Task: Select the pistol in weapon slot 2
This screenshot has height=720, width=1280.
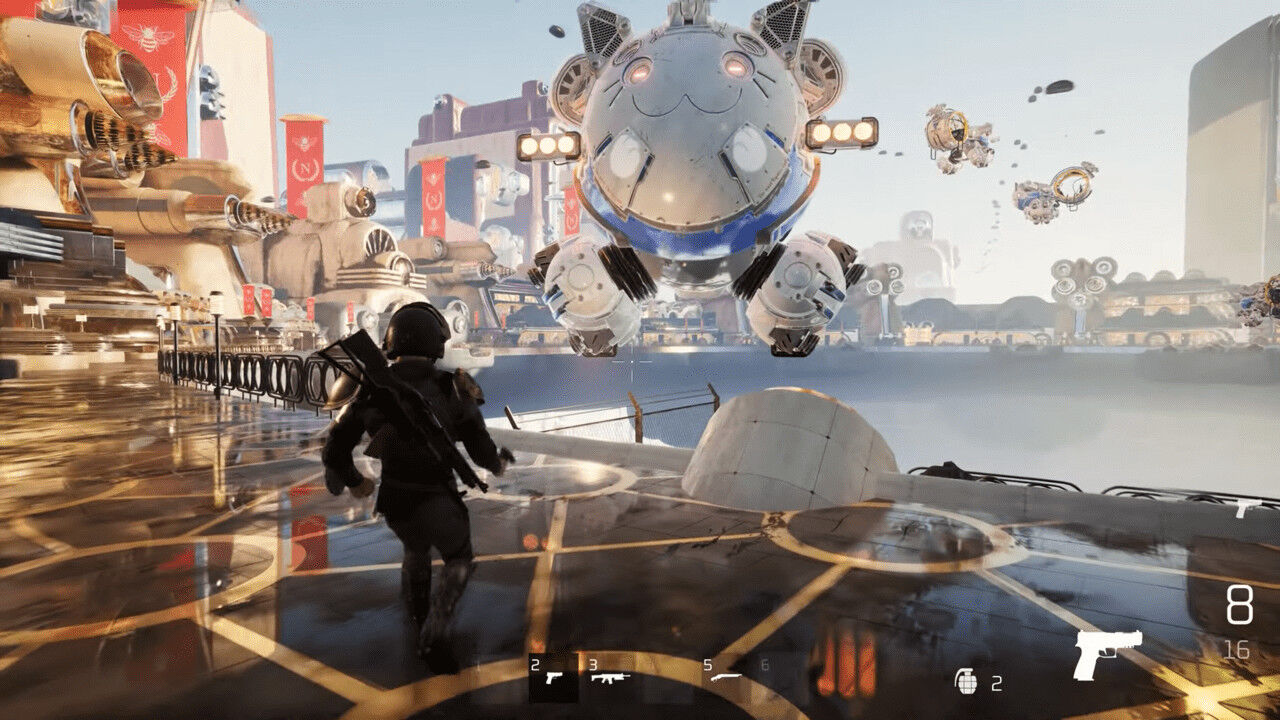Action: click(552, 676)
